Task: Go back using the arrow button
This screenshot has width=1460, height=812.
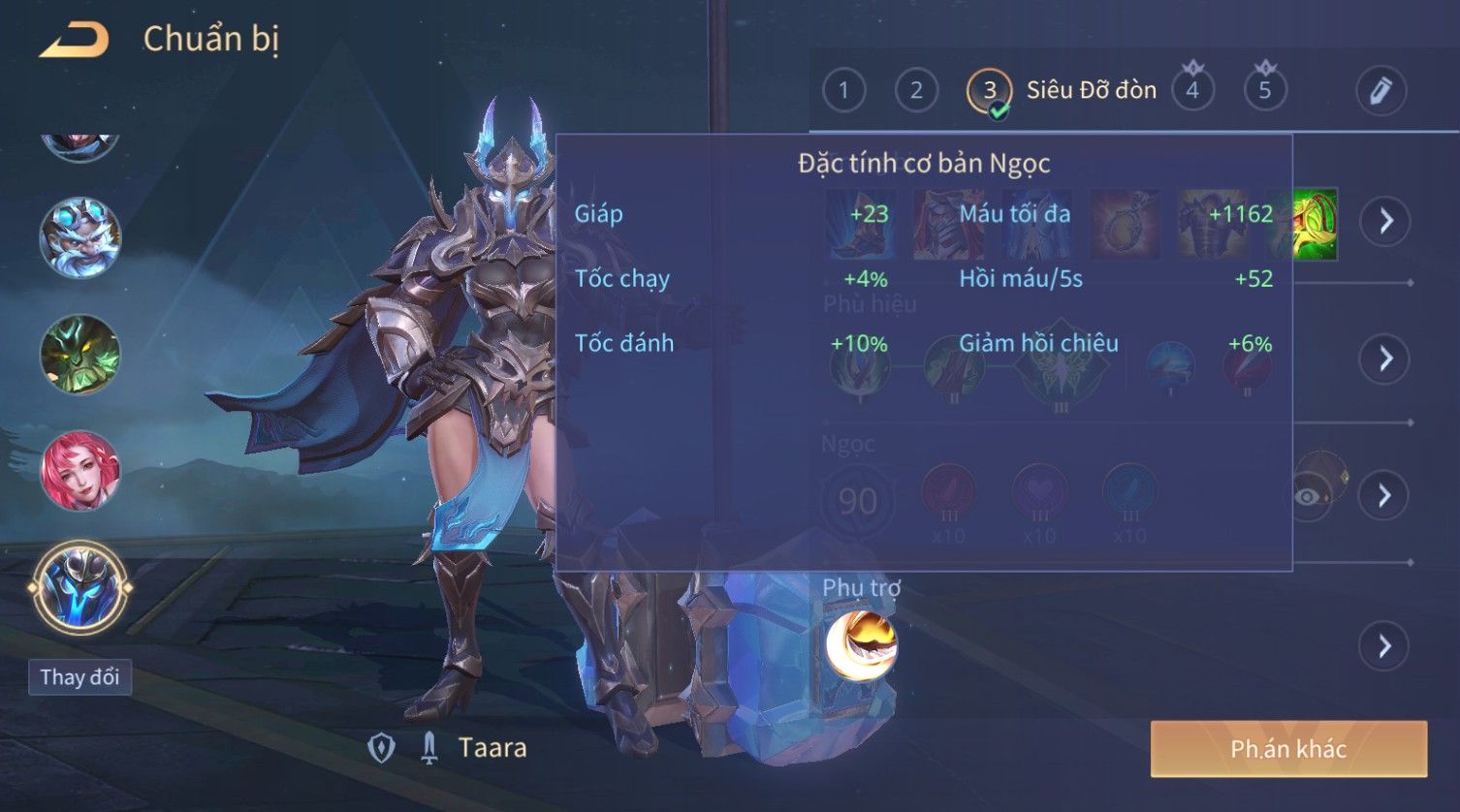Action: coord(74,40)
